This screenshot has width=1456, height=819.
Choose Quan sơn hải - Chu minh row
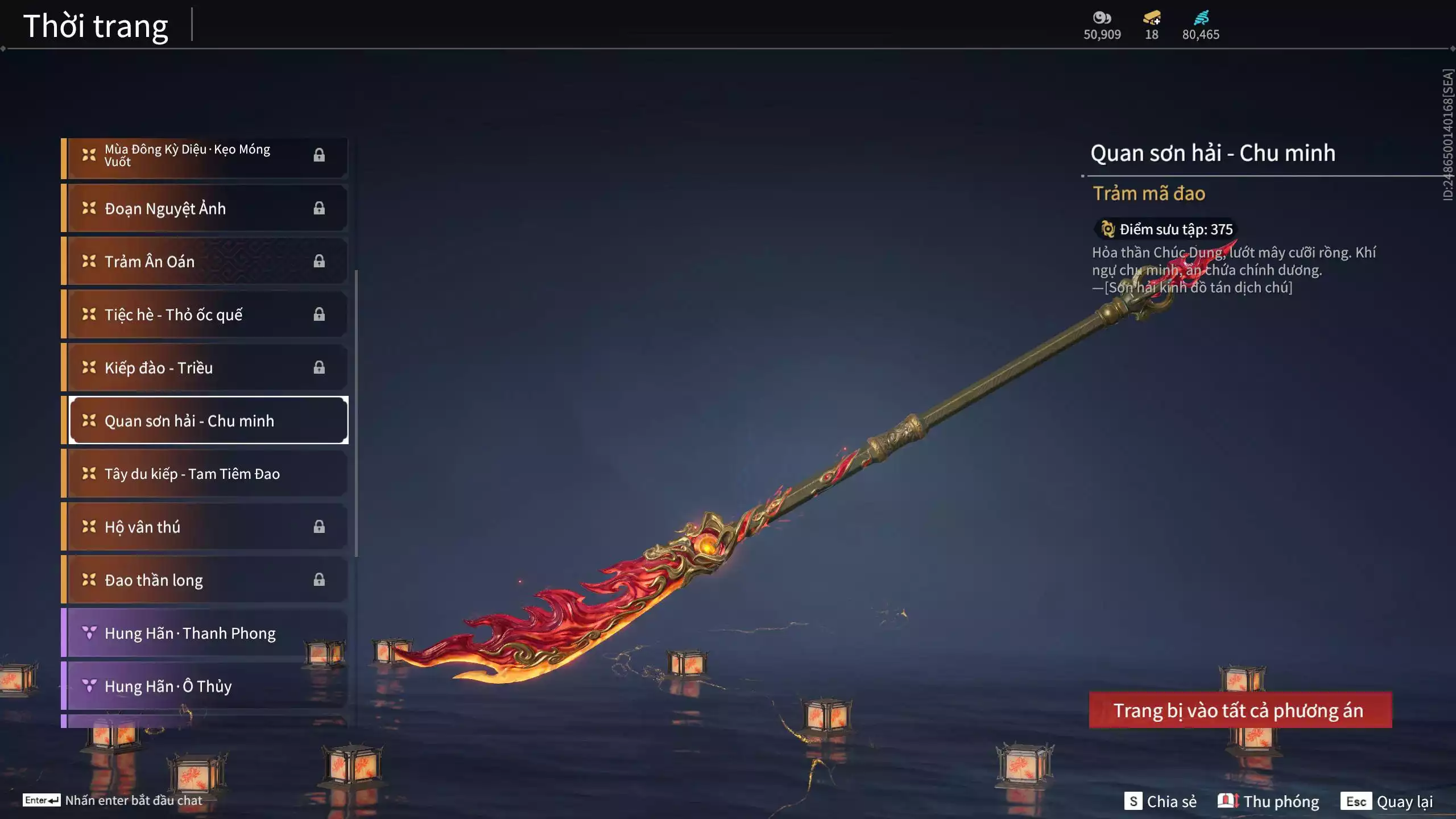[x=208, y=420]
